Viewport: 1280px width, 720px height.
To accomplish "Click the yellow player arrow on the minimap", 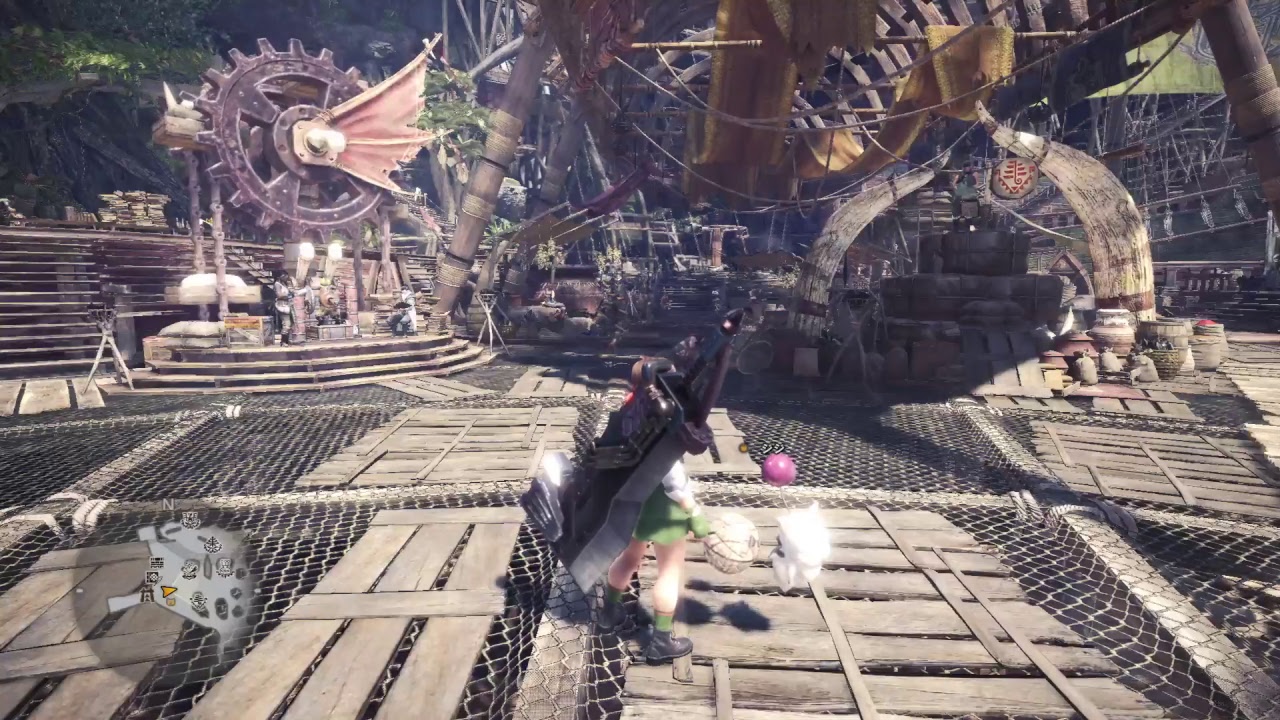I will pyautogui.click(x=168, y=591).
